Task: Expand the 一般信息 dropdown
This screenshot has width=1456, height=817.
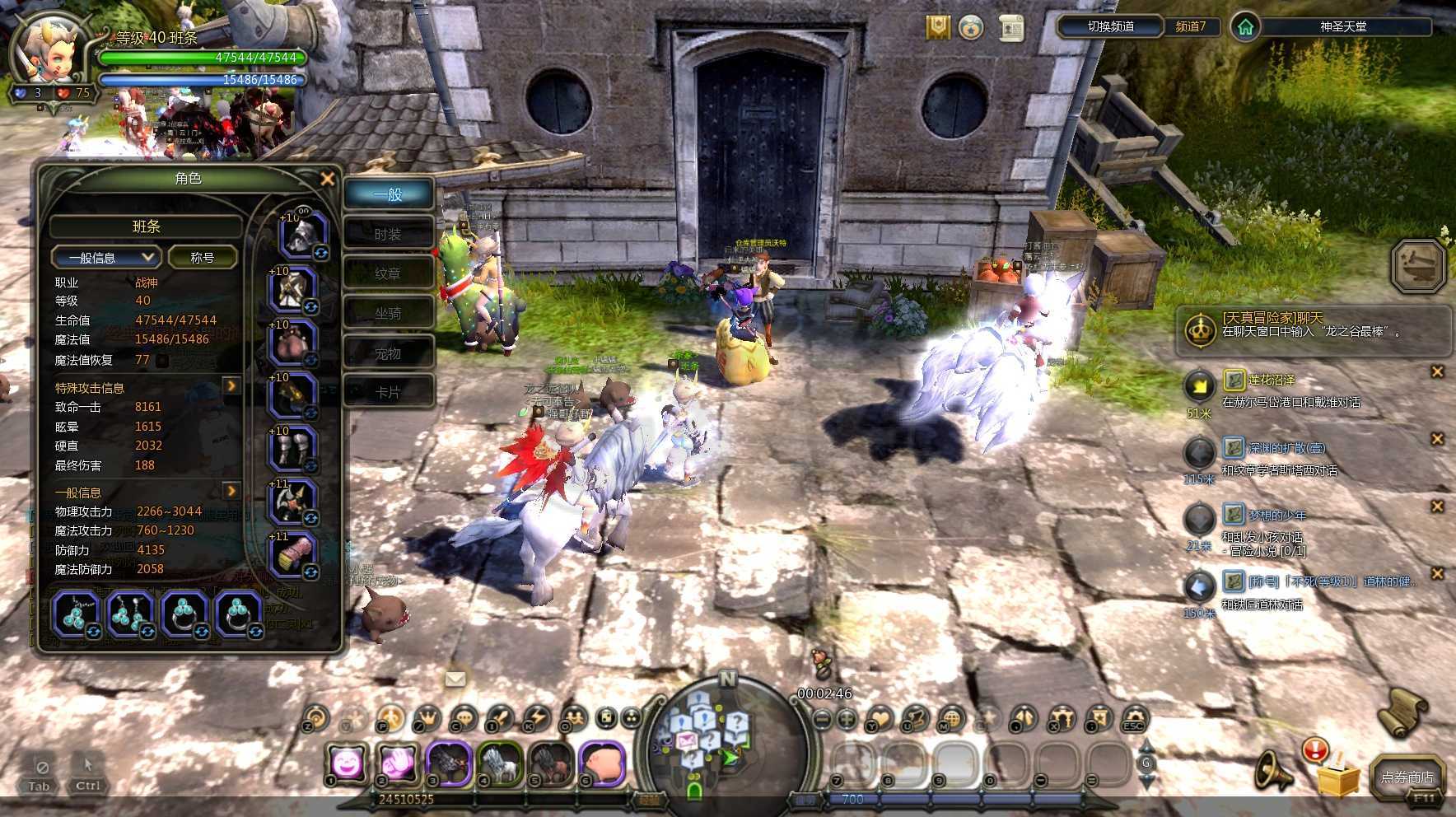Action: (x=105, y=258)
